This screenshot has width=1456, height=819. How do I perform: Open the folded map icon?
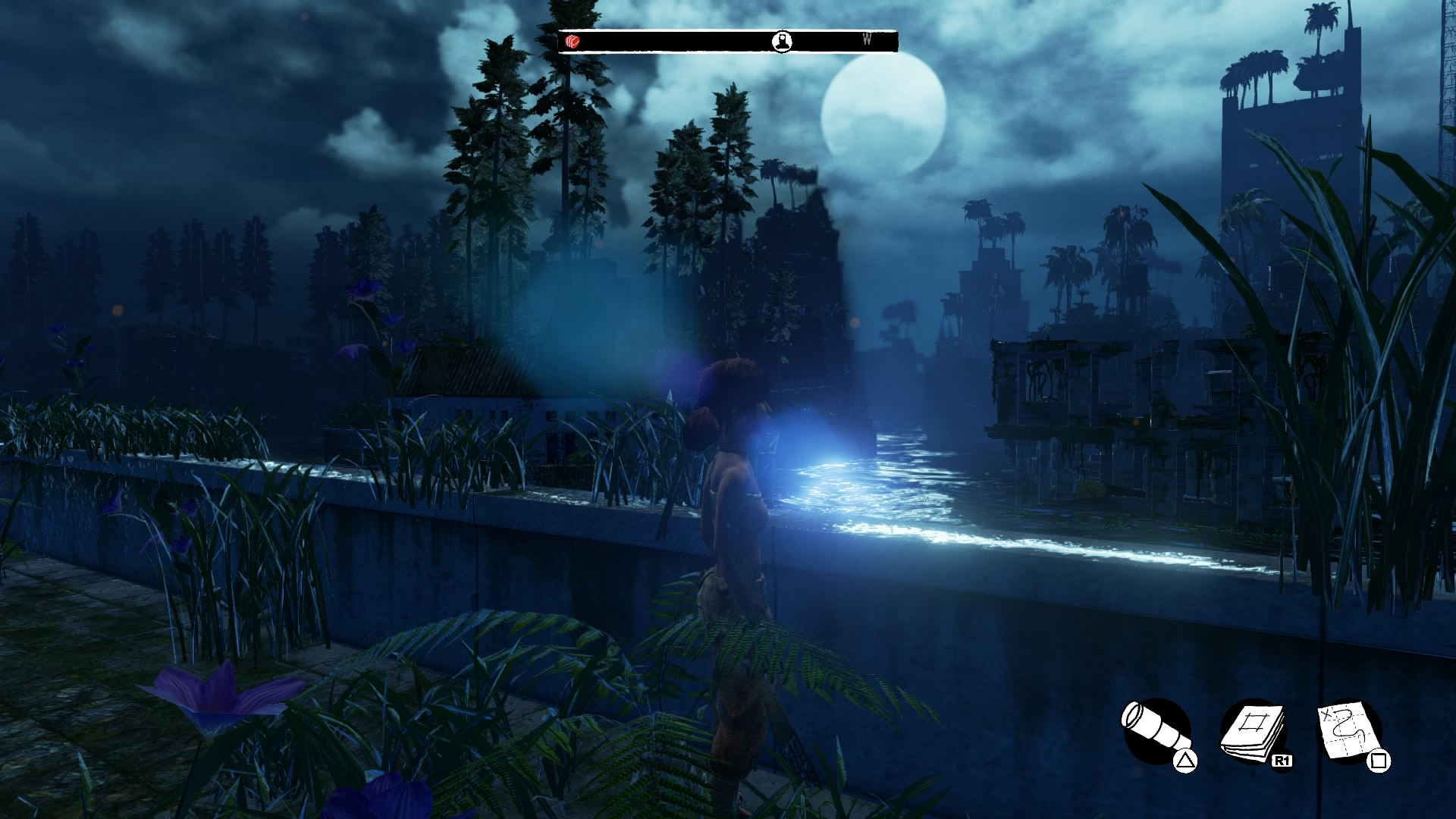pyautogui.click(x=1348, y=732)
